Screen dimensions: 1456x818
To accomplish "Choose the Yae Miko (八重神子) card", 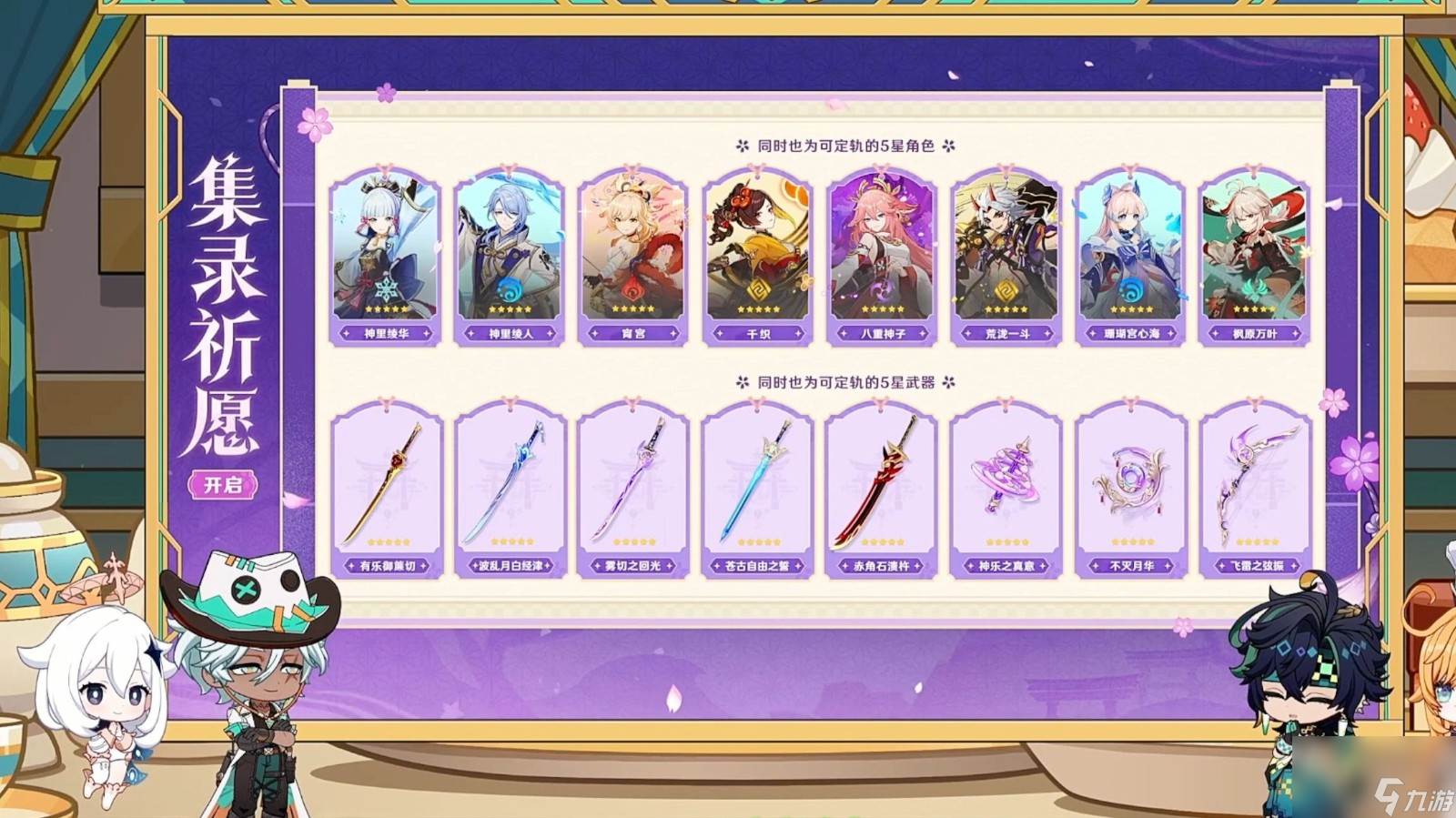I will click(x=882, y=257).
